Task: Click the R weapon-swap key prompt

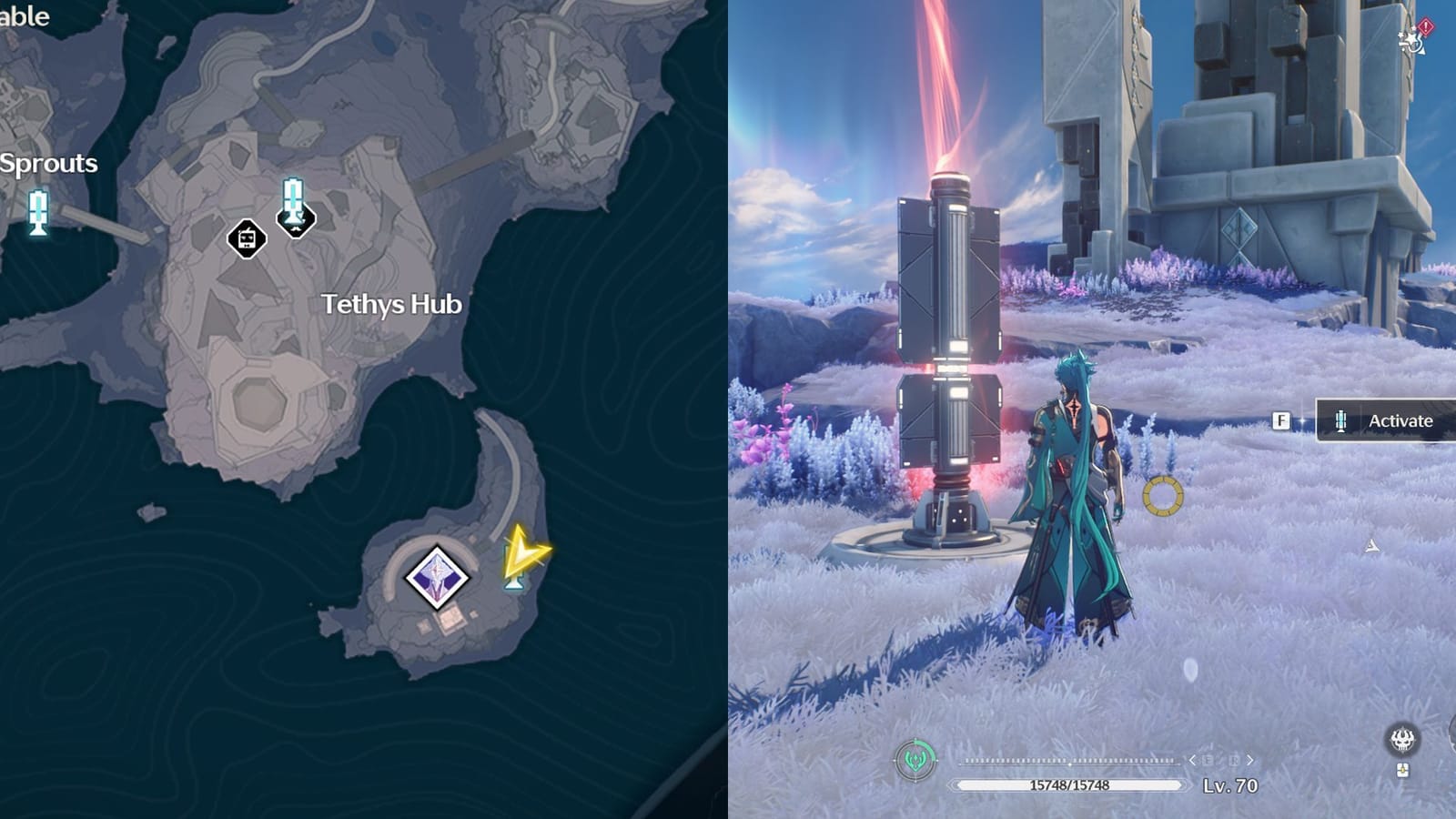Action: pyautogui.click(x=1234, y=761)
